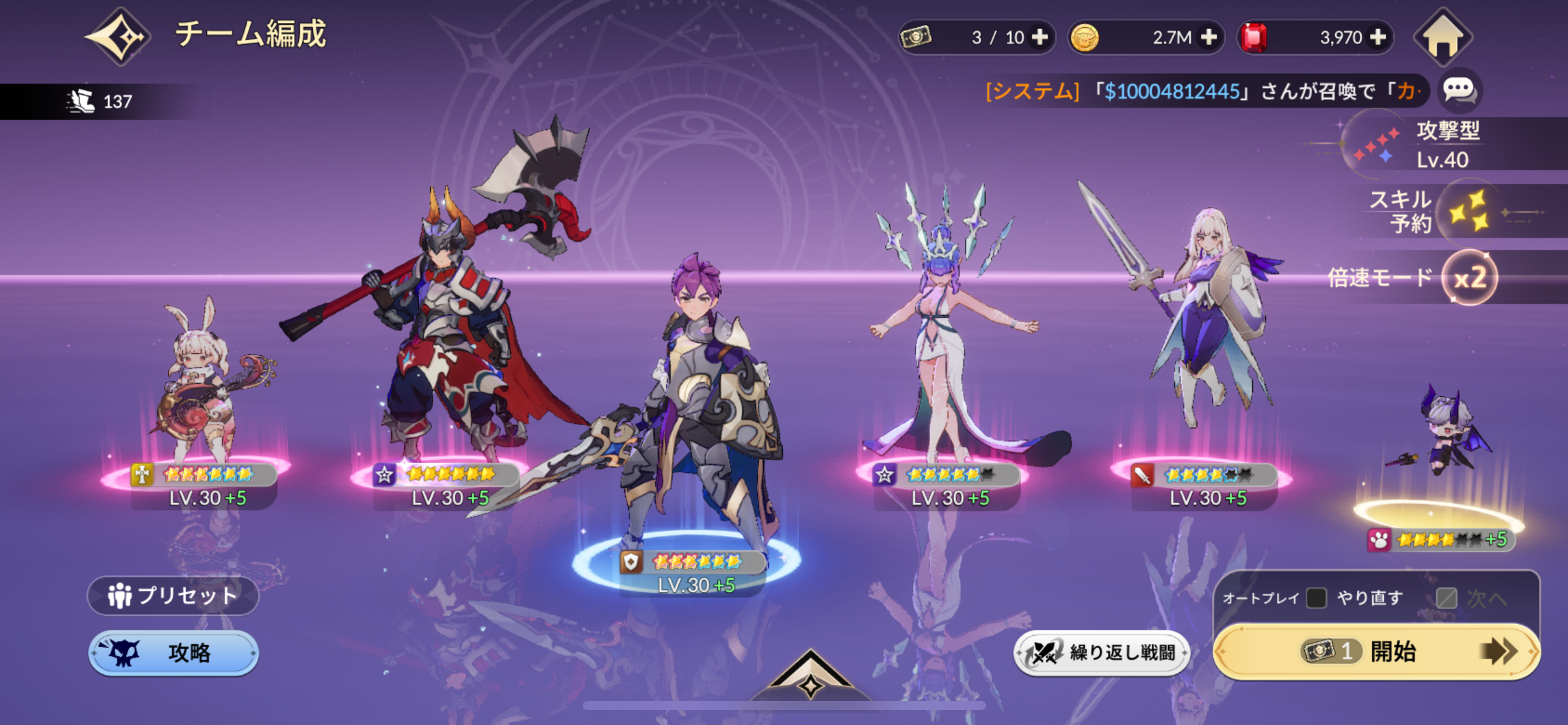Screen dimensions: 1568x725
Task: Start 繰り返し戦闘 repeat battle
Action: pyautogui.click(x=1102, y=652)
